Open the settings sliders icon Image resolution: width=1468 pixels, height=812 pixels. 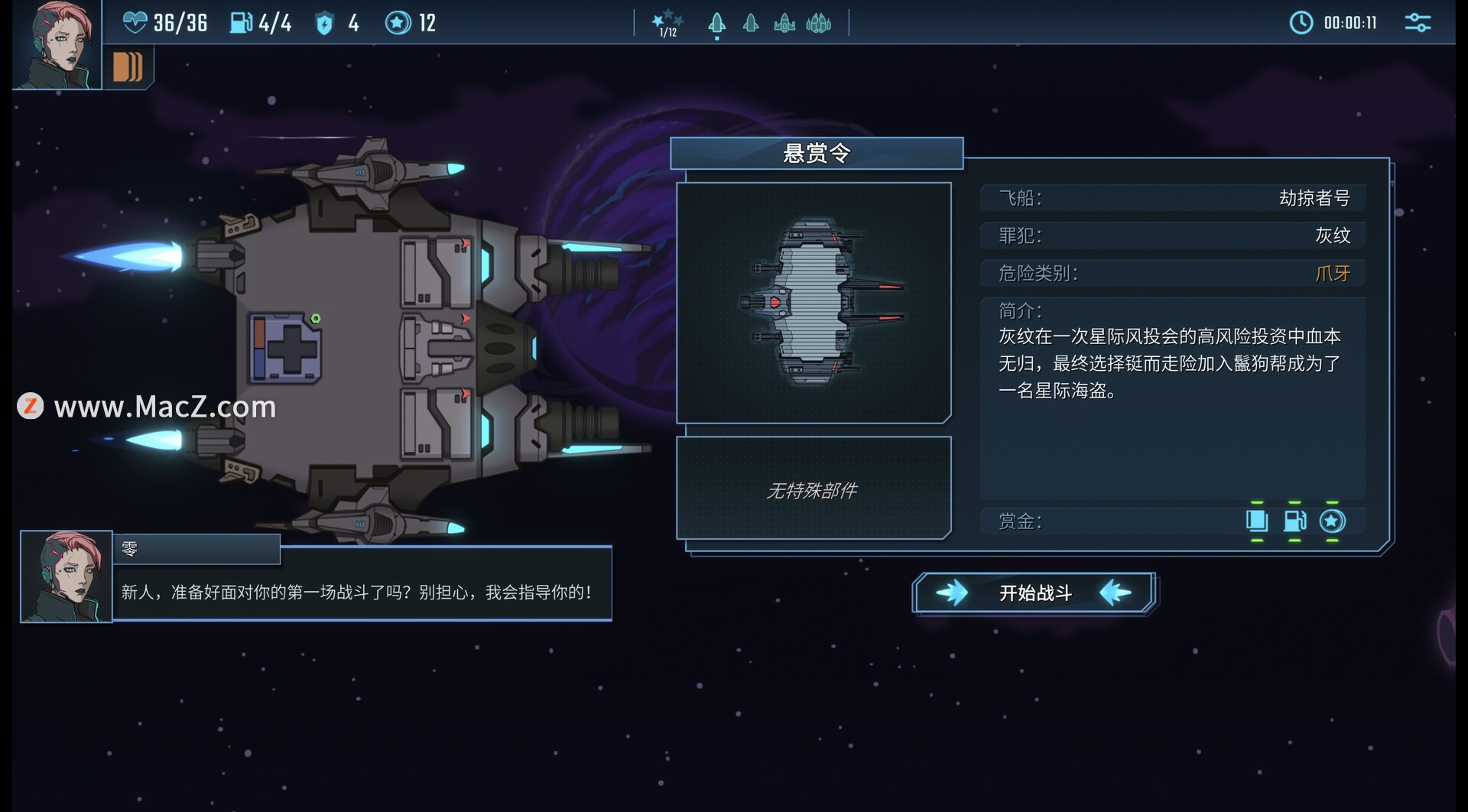(1417, 23)
